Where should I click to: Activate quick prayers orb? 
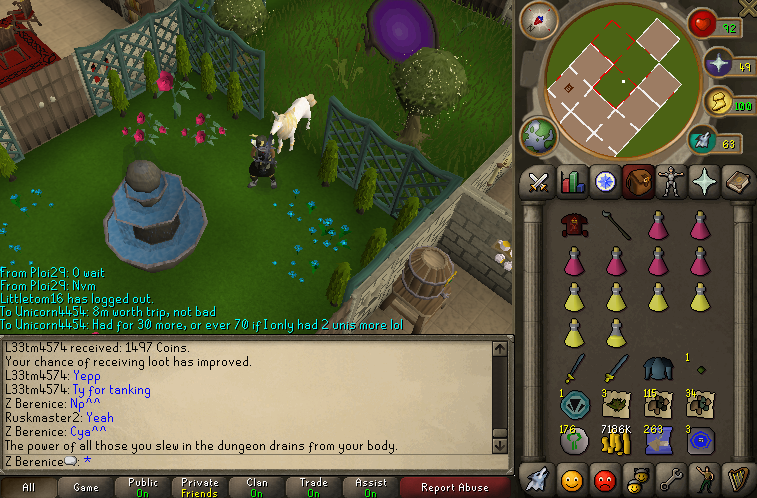point(718,66)
